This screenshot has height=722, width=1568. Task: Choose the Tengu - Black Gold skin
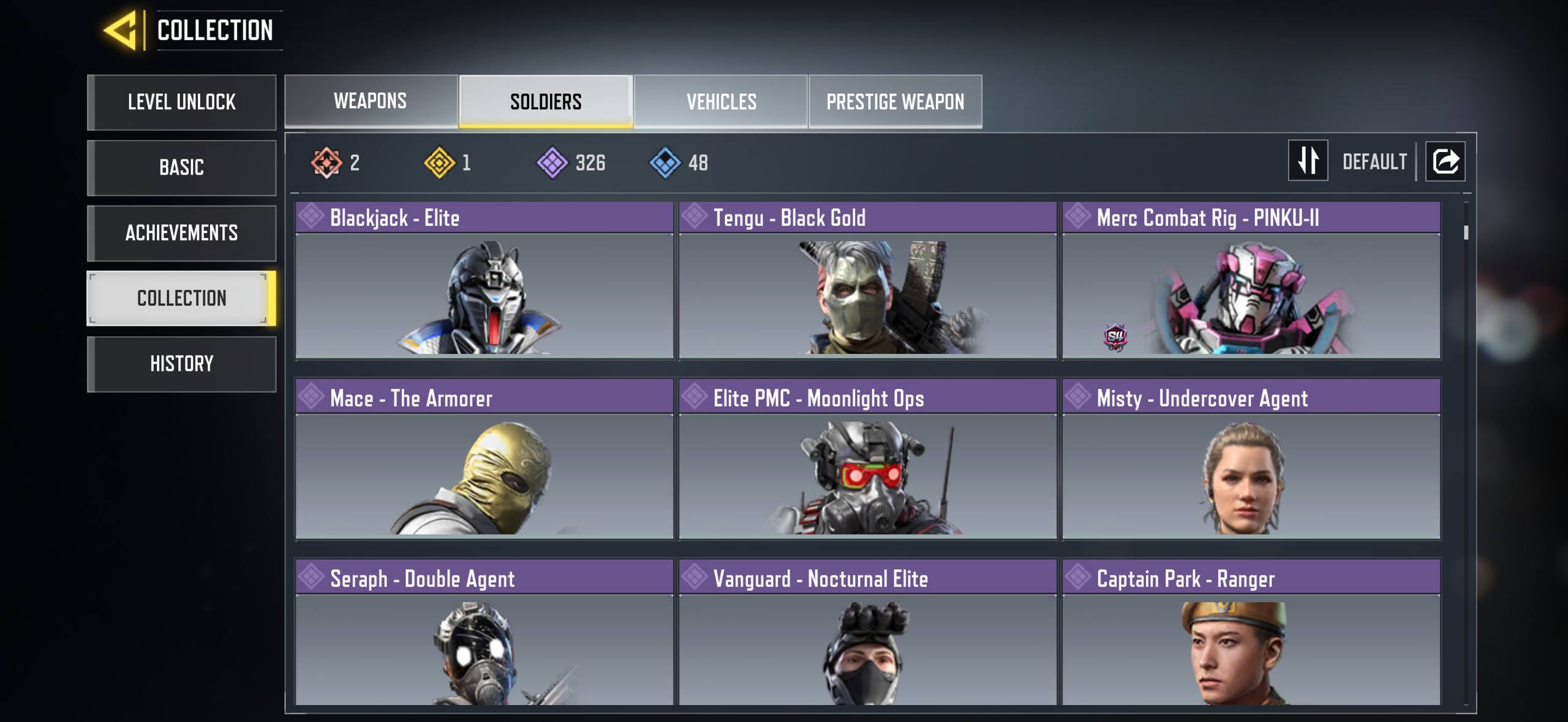(x=867, y=280)
